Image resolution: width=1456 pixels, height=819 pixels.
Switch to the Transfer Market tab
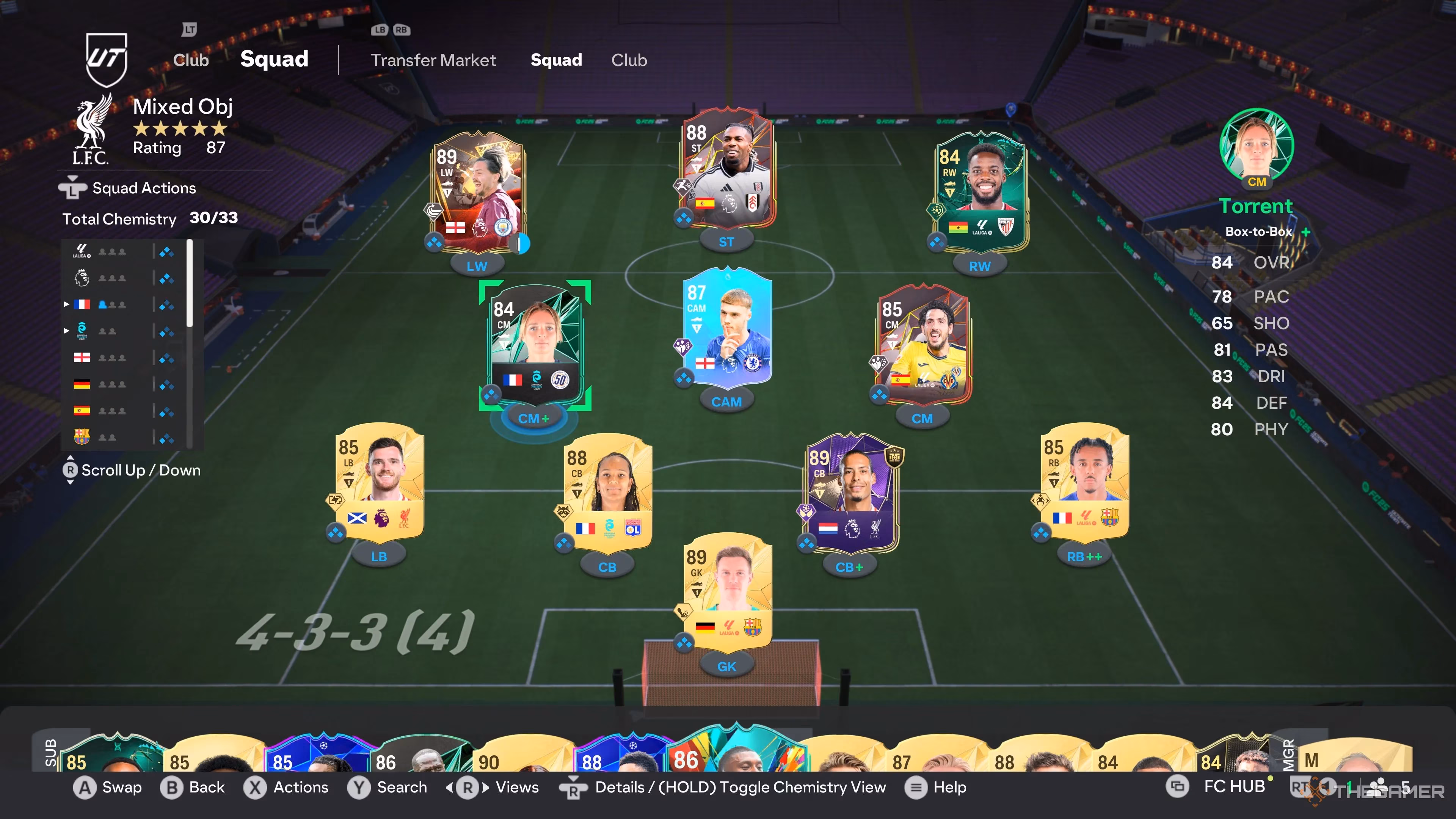433,61
